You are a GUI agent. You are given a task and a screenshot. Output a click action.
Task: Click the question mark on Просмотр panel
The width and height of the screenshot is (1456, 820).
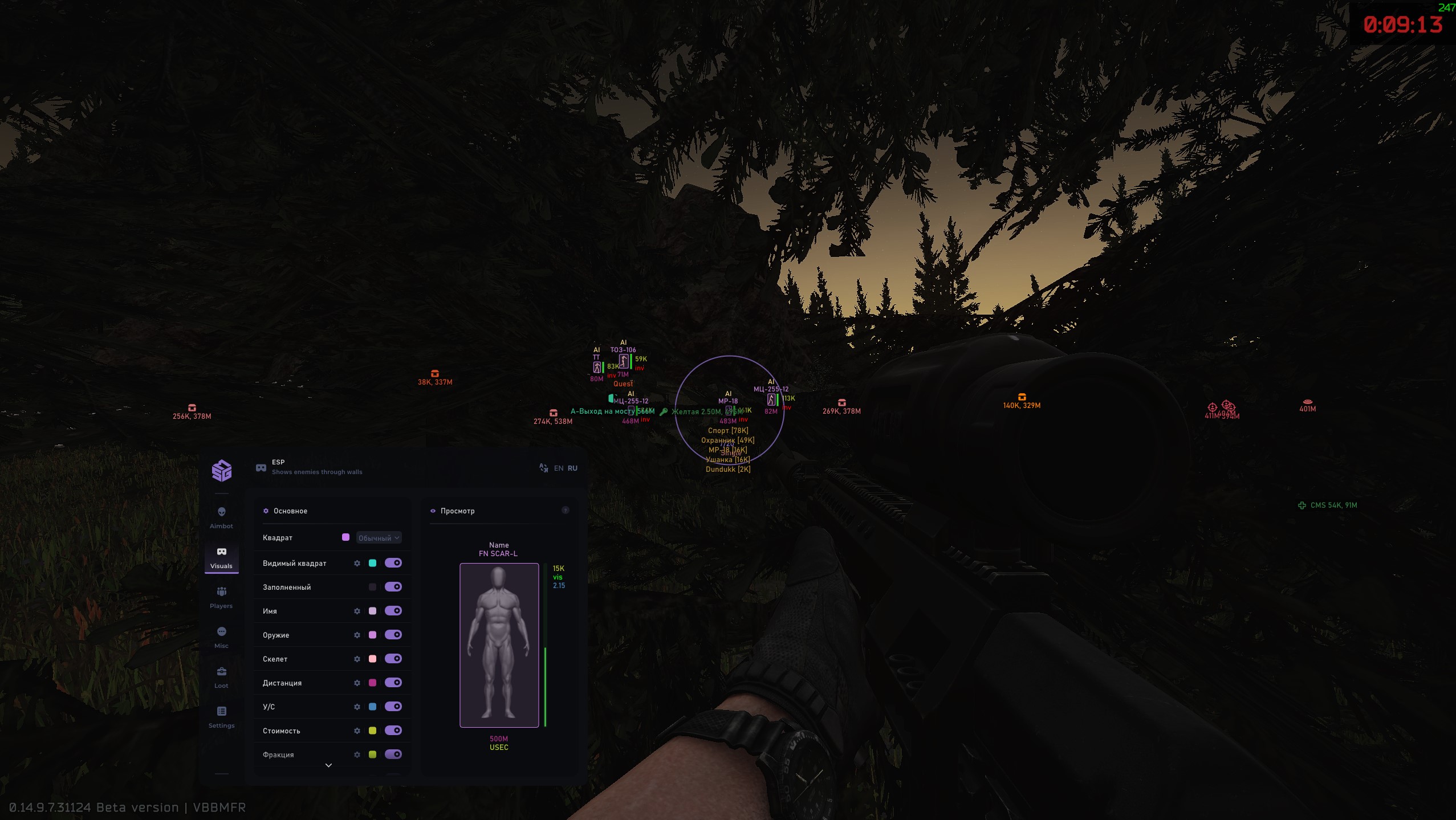(x=566, y=509)
